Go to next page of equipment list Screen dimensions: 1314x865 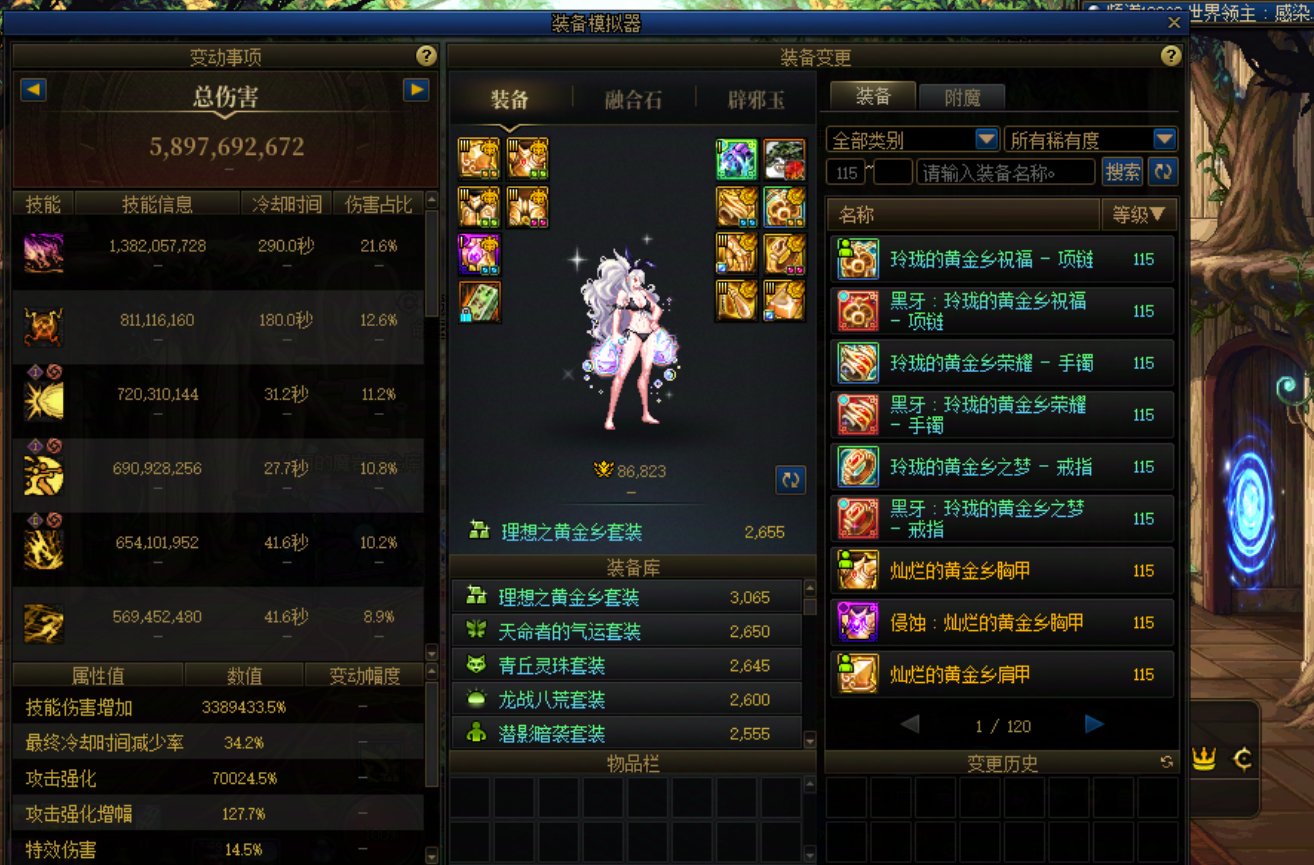coord(1092,723)
